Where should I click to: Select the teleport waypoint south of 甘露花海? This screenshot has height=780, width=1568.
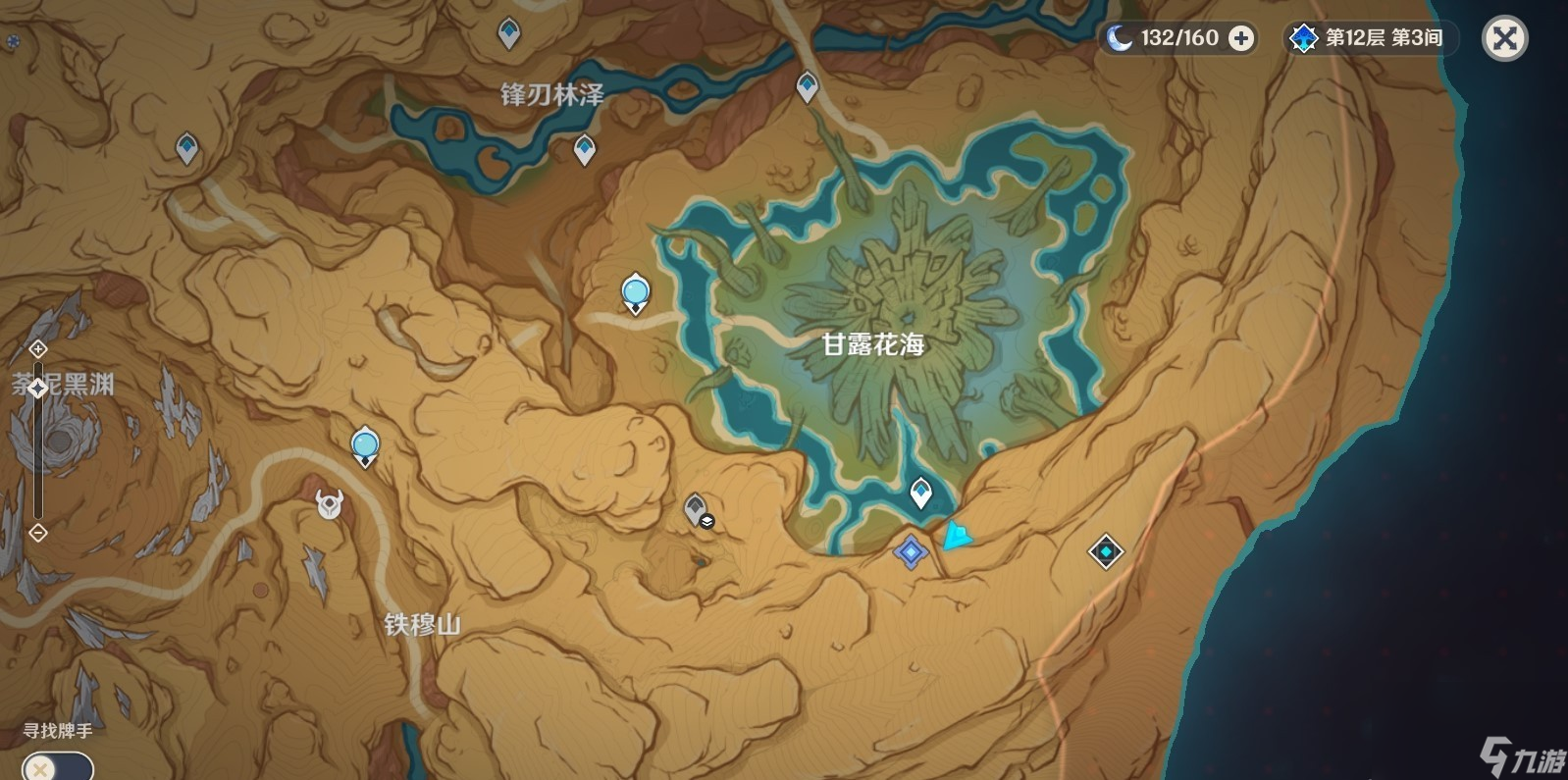point(920,489)
